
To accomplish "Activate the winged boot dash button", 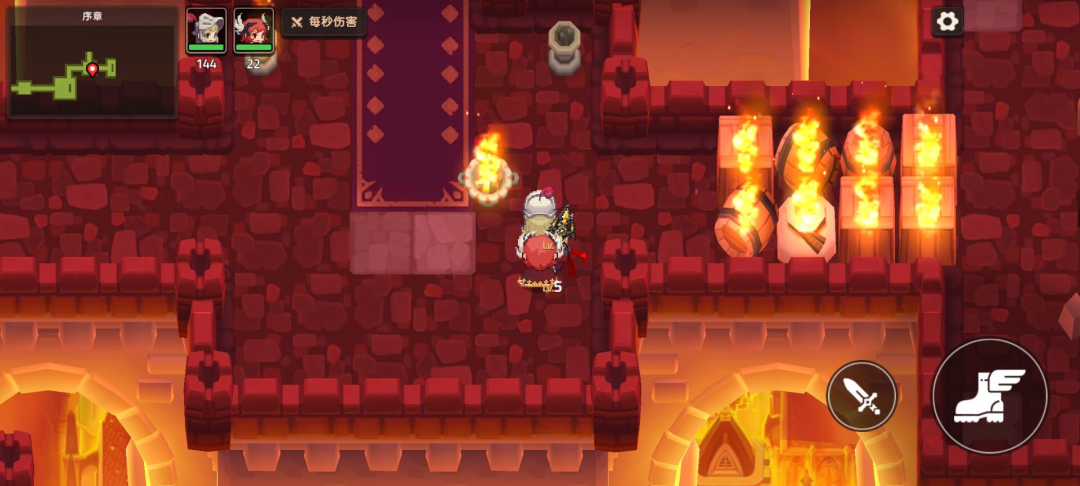I will (x=989, y=396).
